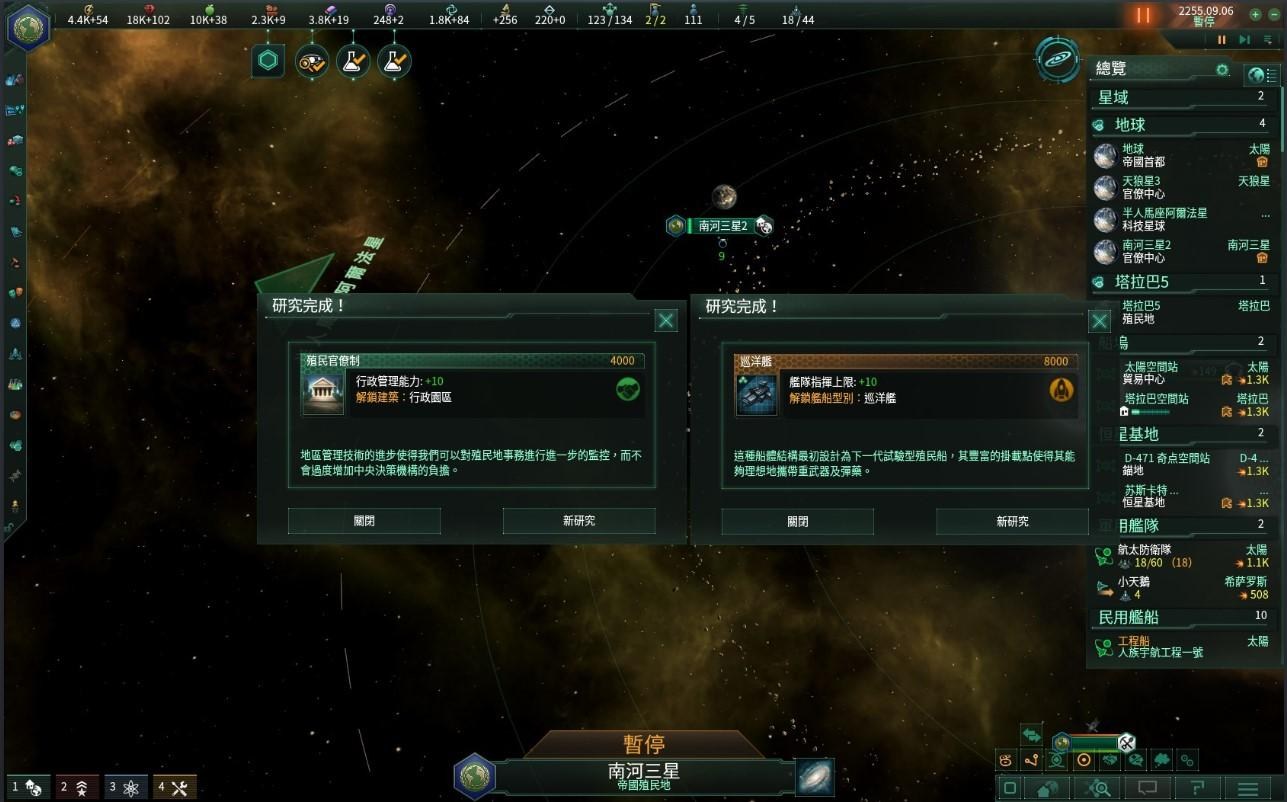Collapse the 星域 sectors outliner header
The width and height of the screenshot is (1287, 802).
click(x=1180, y=97)
